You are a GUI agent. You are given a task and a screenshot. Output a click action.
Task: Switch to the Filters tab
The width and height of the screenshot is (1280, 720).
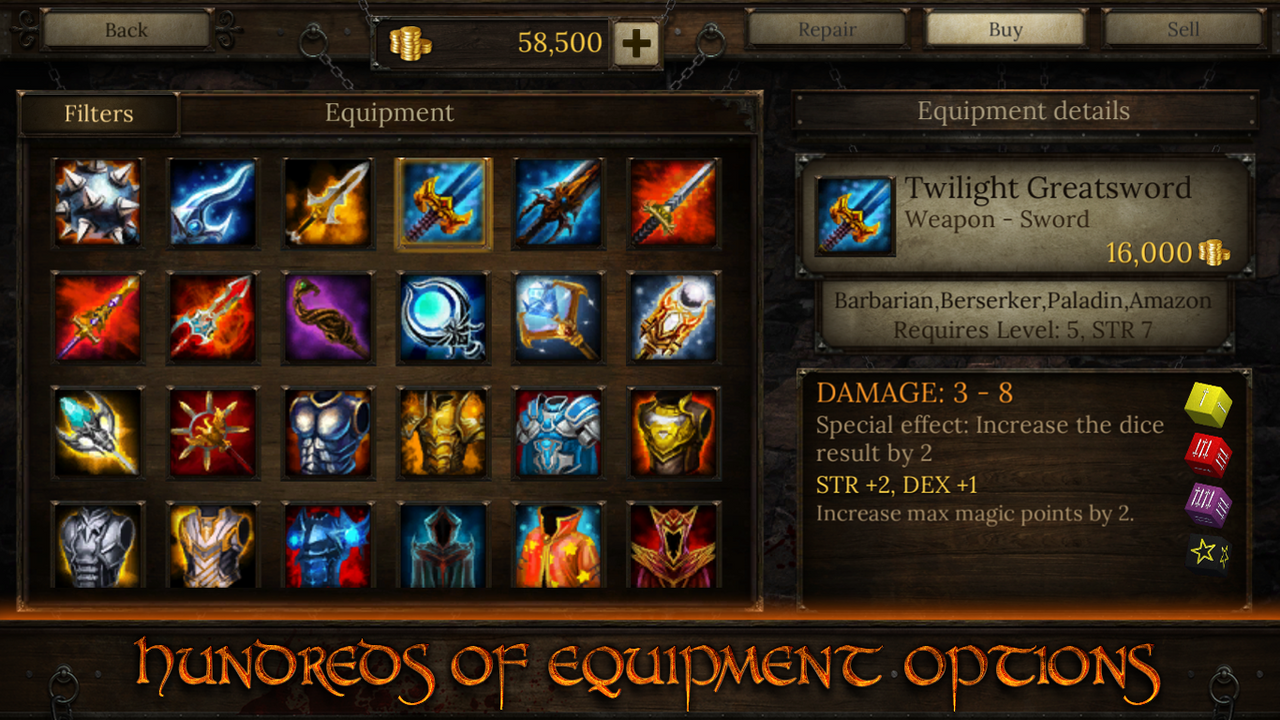99,113
